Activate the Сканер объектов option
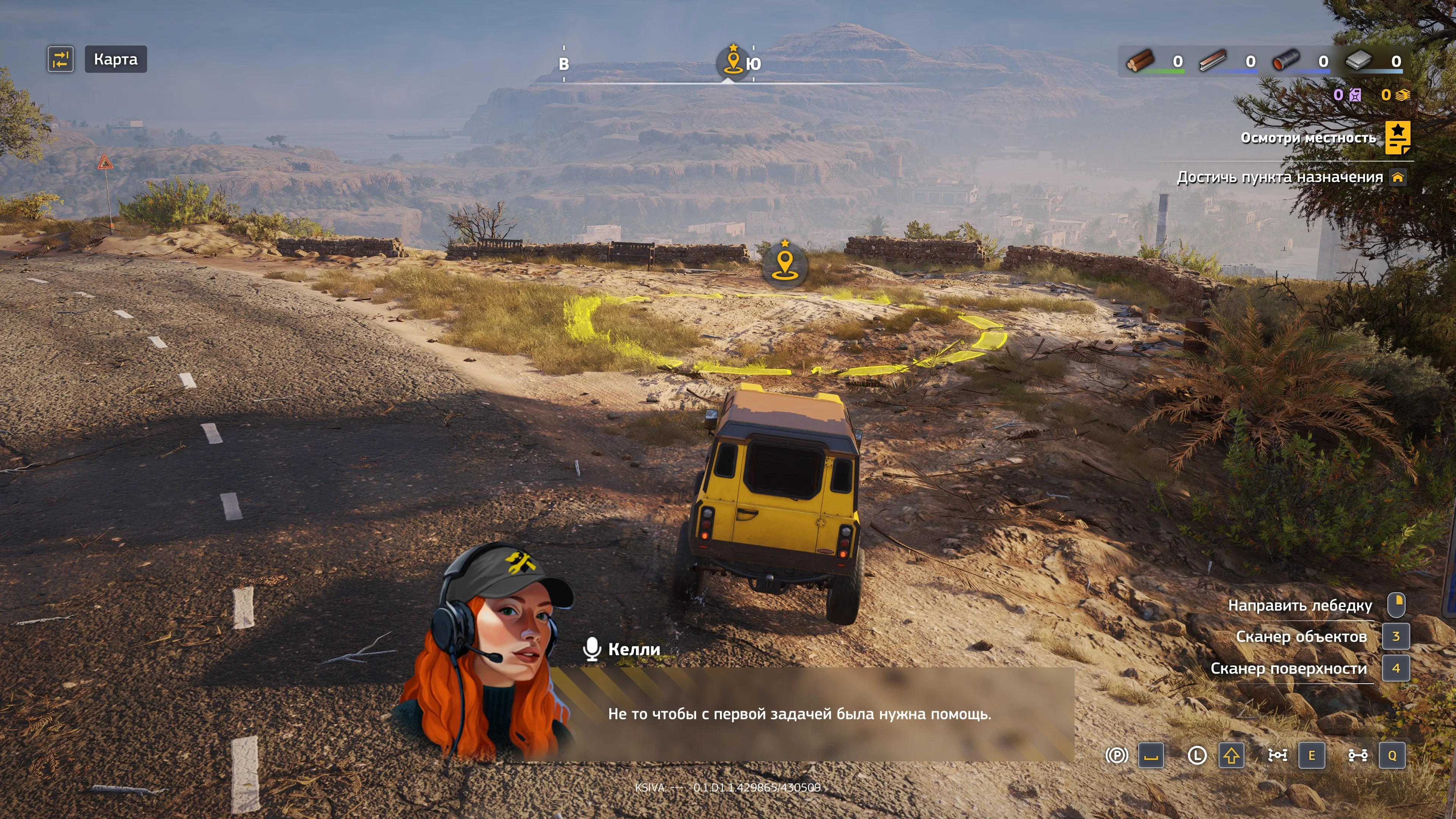This screenshot has height=819, width=1456. click(1301, 637)
